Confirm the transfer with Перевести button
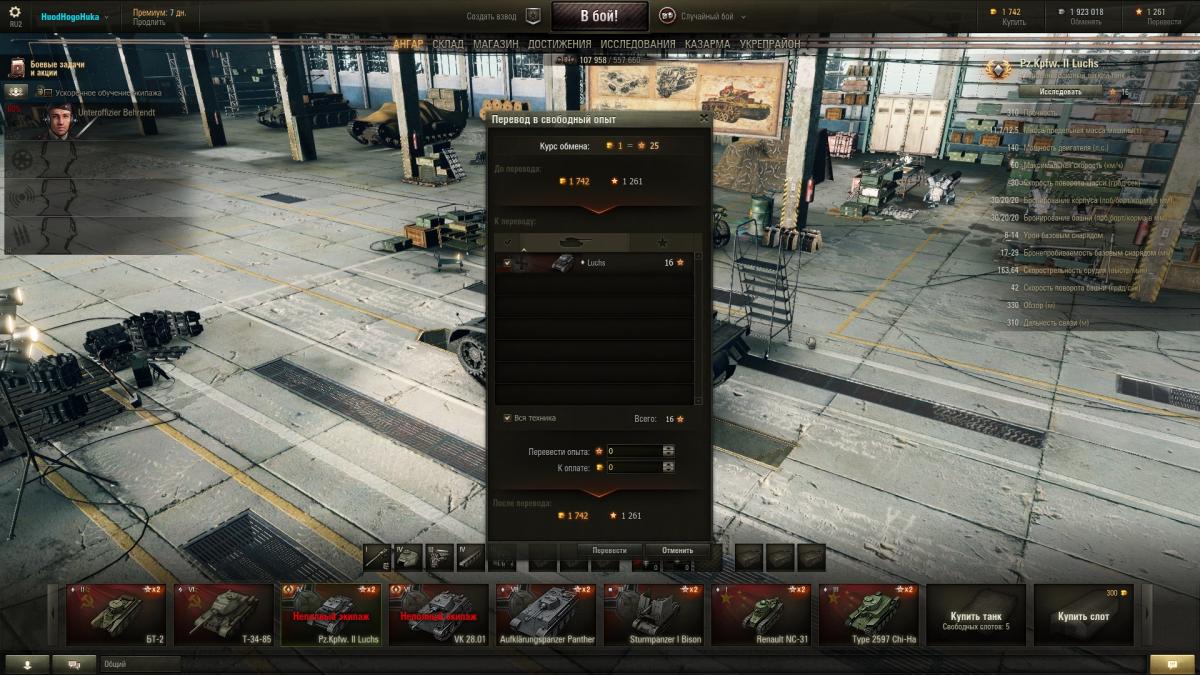The width and height of the screenshot is (1200, 675). coord(609,550)
